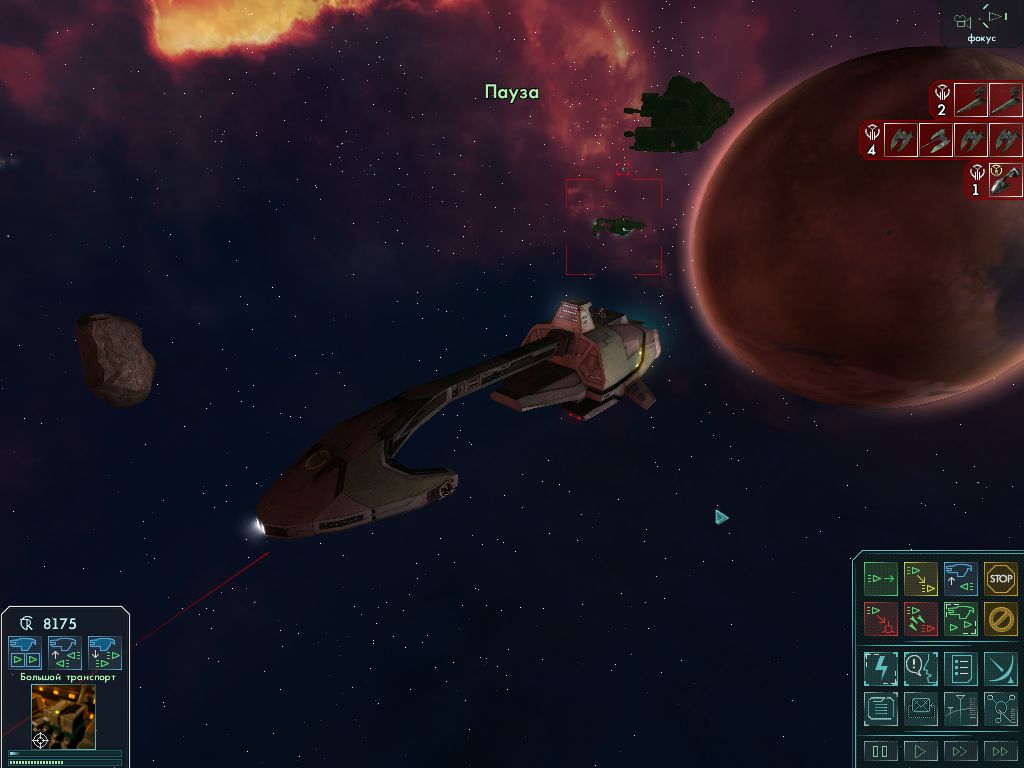Click the green move-to command button

[881, 579]
